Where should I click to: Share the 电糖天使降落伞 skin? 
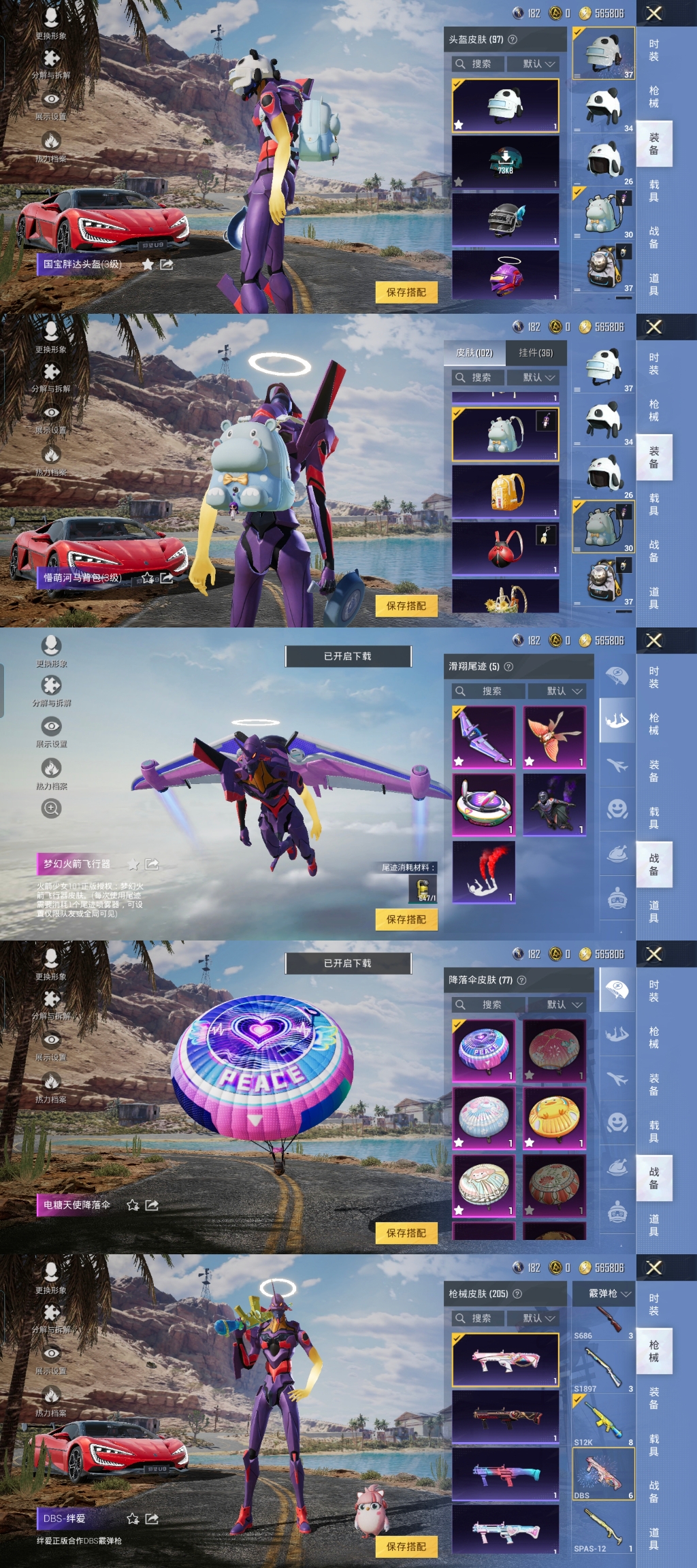pyautogui.click(x=152, y=1205)
